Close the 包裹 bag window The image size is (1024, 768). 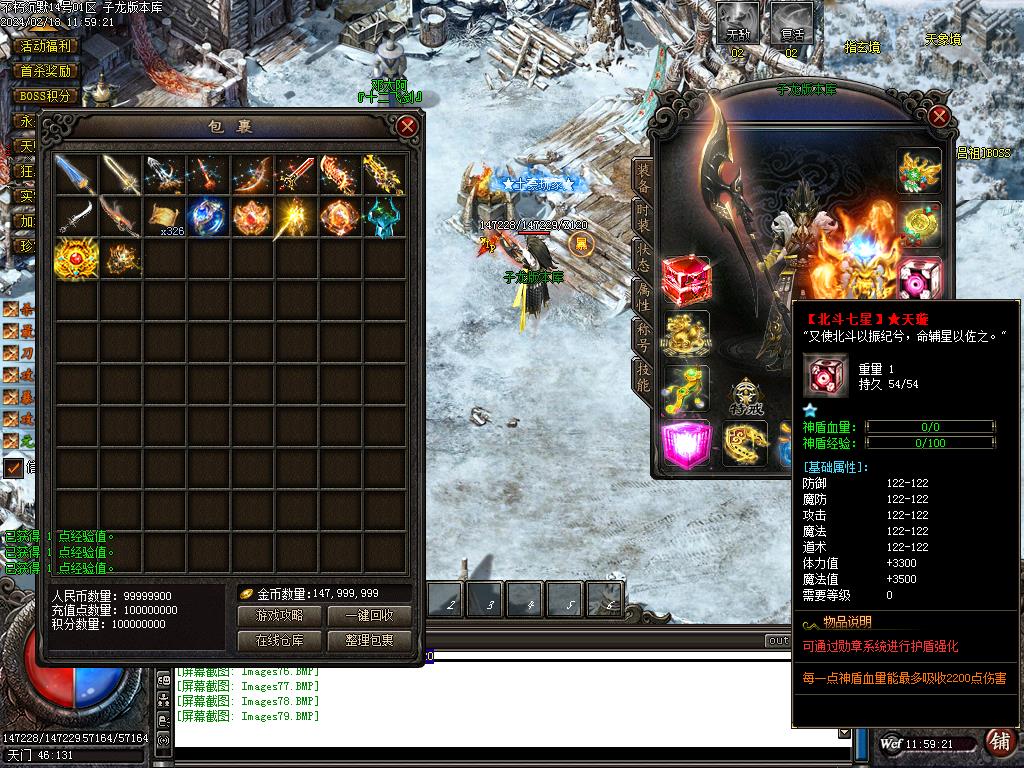point(407,126)
